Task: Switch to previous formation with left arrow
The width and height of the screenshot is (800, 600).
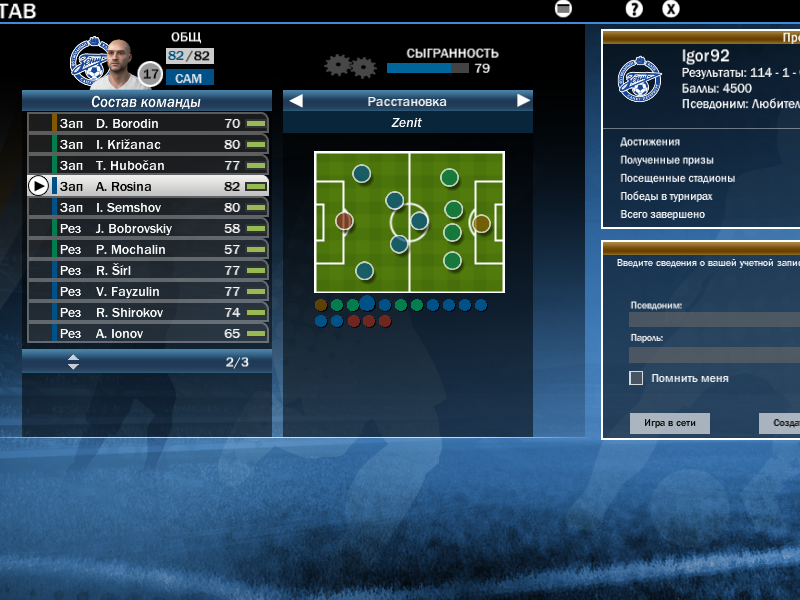Action: tap(296, 101)
